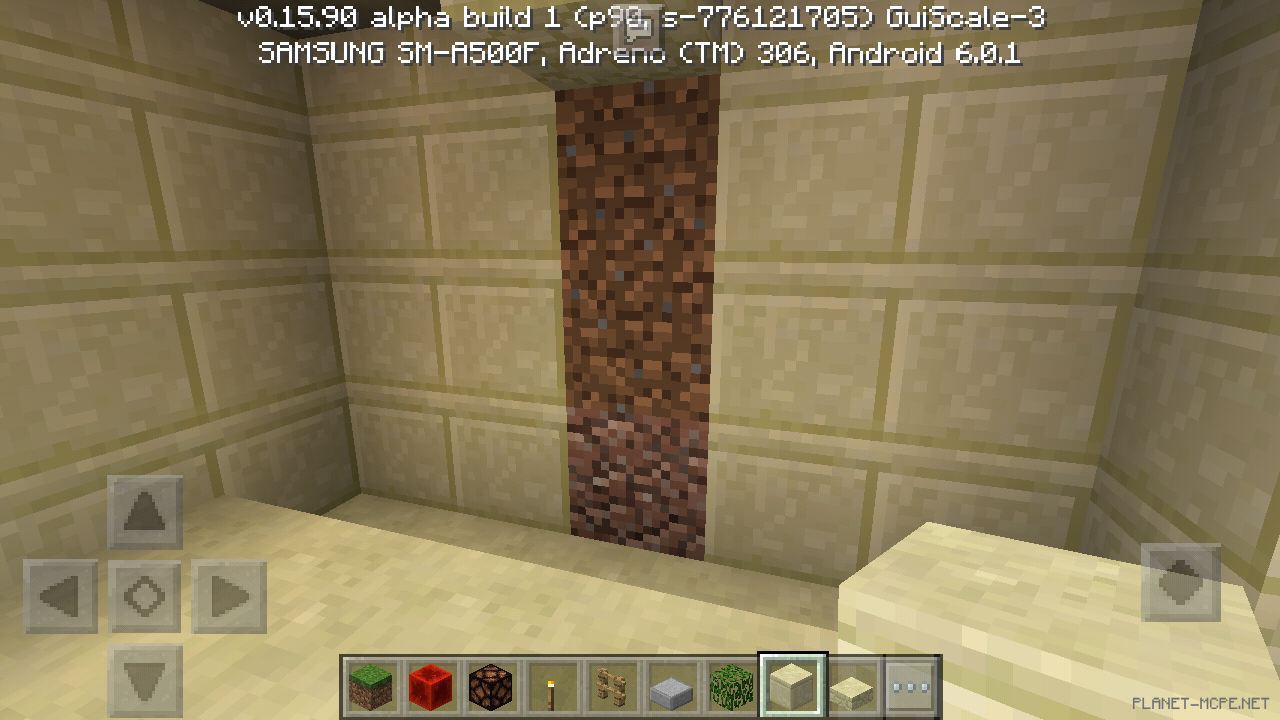Select the oak fence item in the hotbar
The width and height of the screenshot is (1280, 720).
pyautogui.click(x=611, y=686)
